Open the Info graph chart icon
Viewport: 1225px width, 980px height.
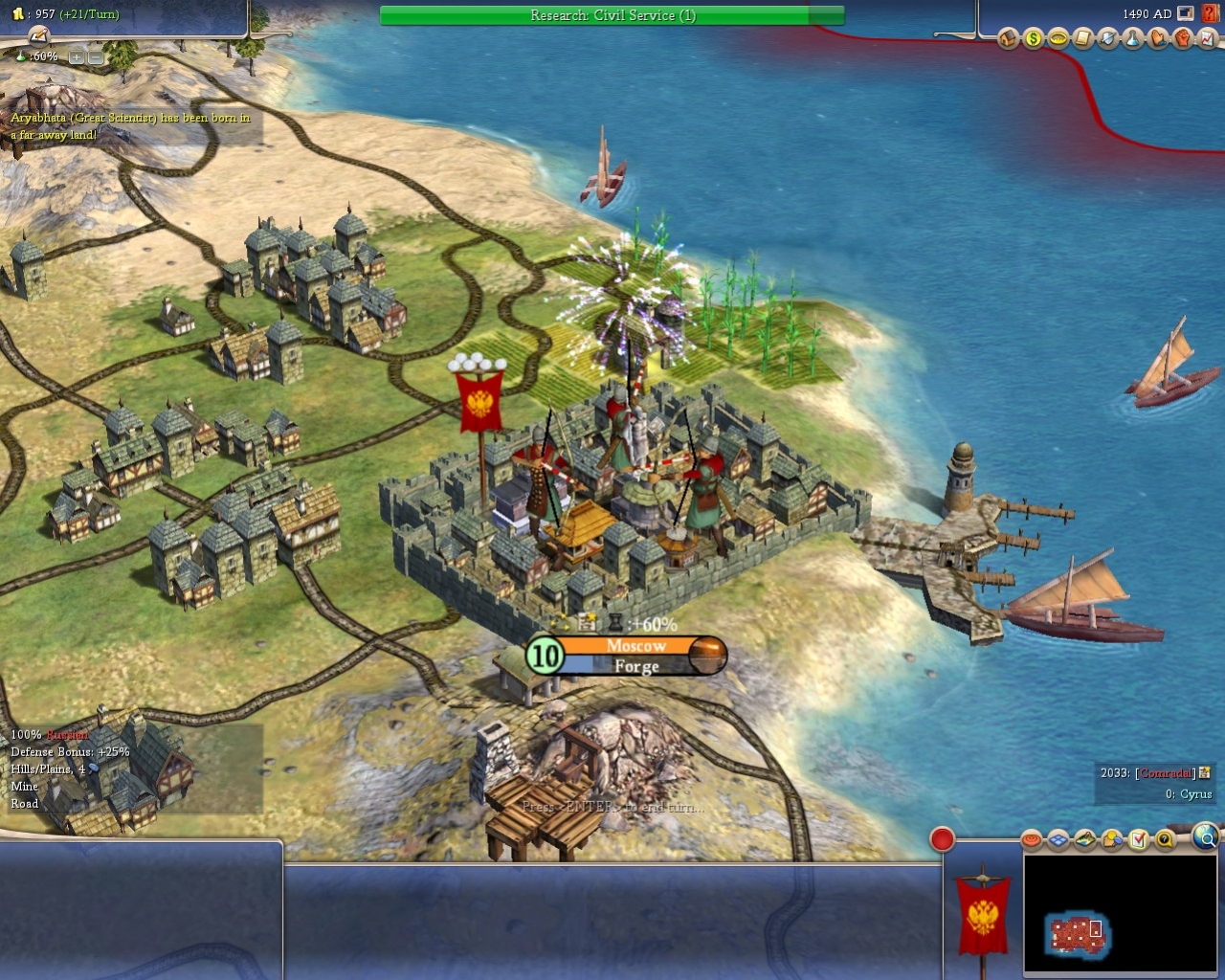point(1206,39)
